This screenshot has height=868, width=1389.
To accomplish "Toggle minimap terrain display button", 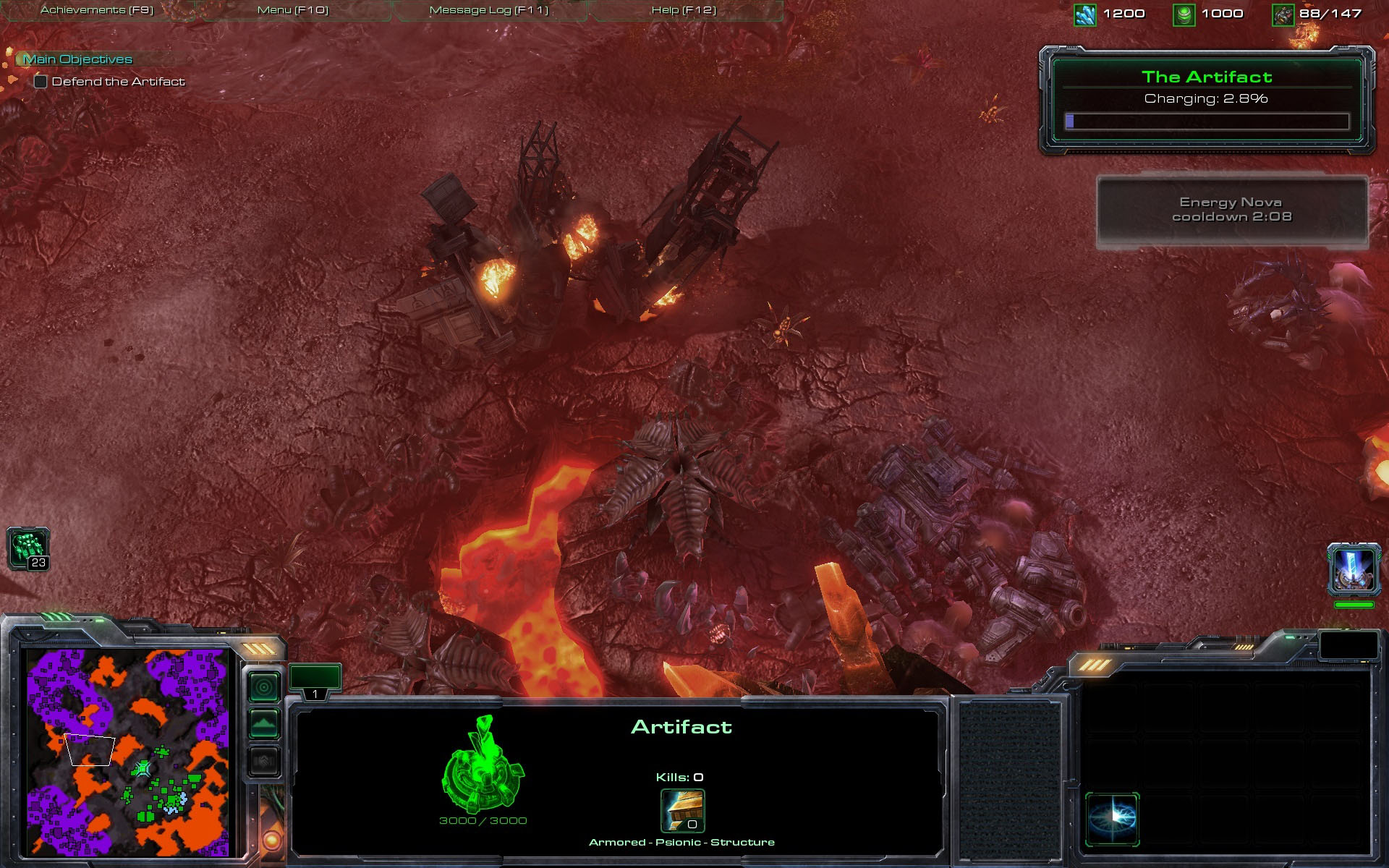I will (264, 723).
